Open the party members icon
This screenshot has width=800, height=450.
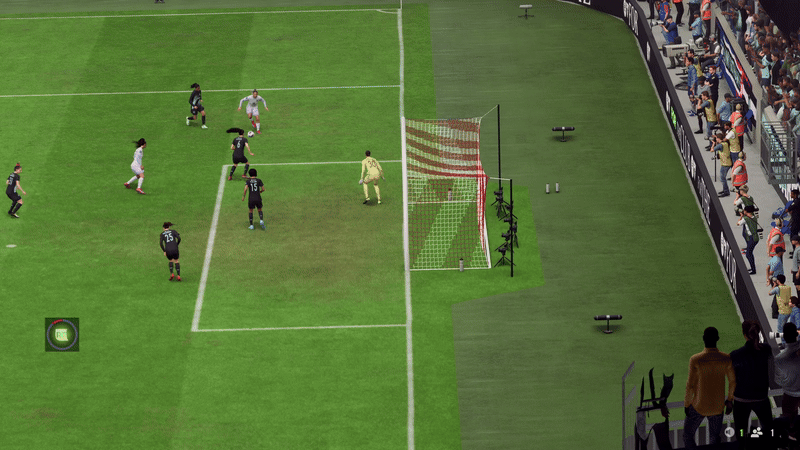tap(756, 432)
